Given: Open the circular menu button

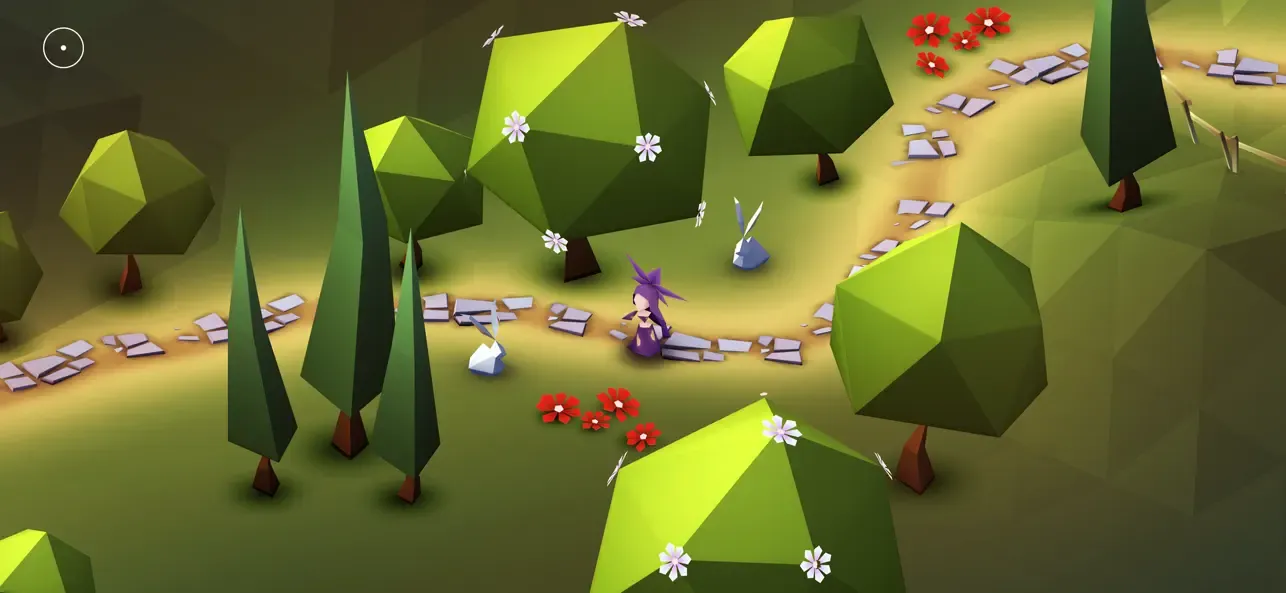Looking at the screenshot, I should (63, 48).
